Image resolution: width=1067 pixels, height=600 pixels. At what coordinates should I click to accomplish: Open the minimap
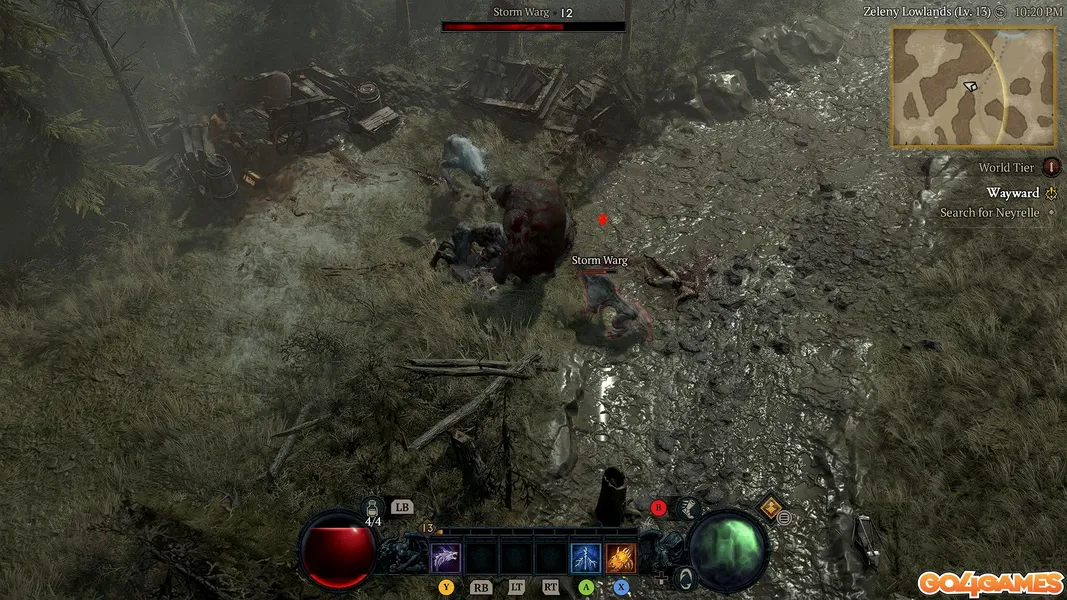point(972,86)
